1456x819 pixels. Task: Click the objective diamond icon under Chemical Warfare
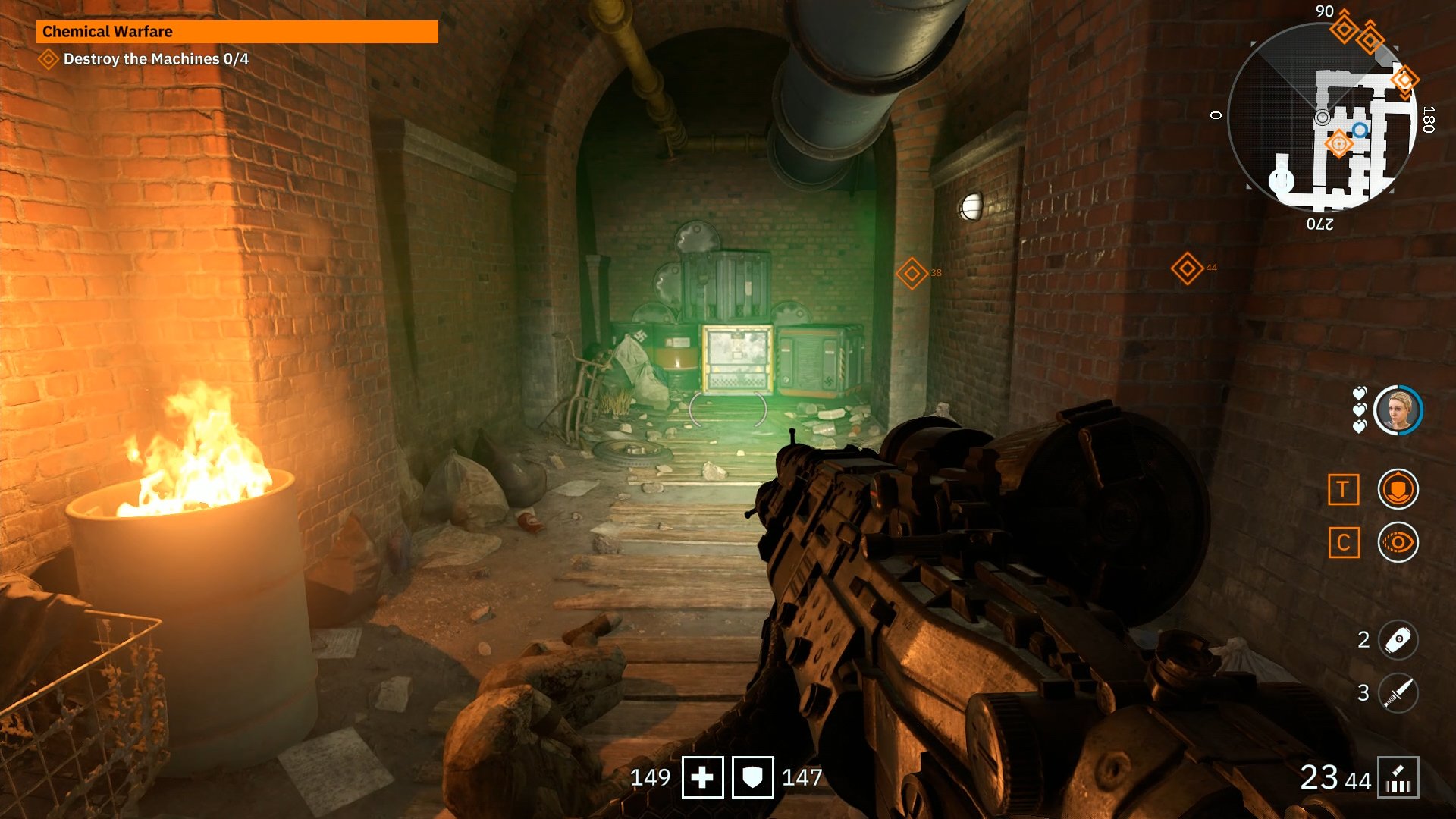point(49,57)
